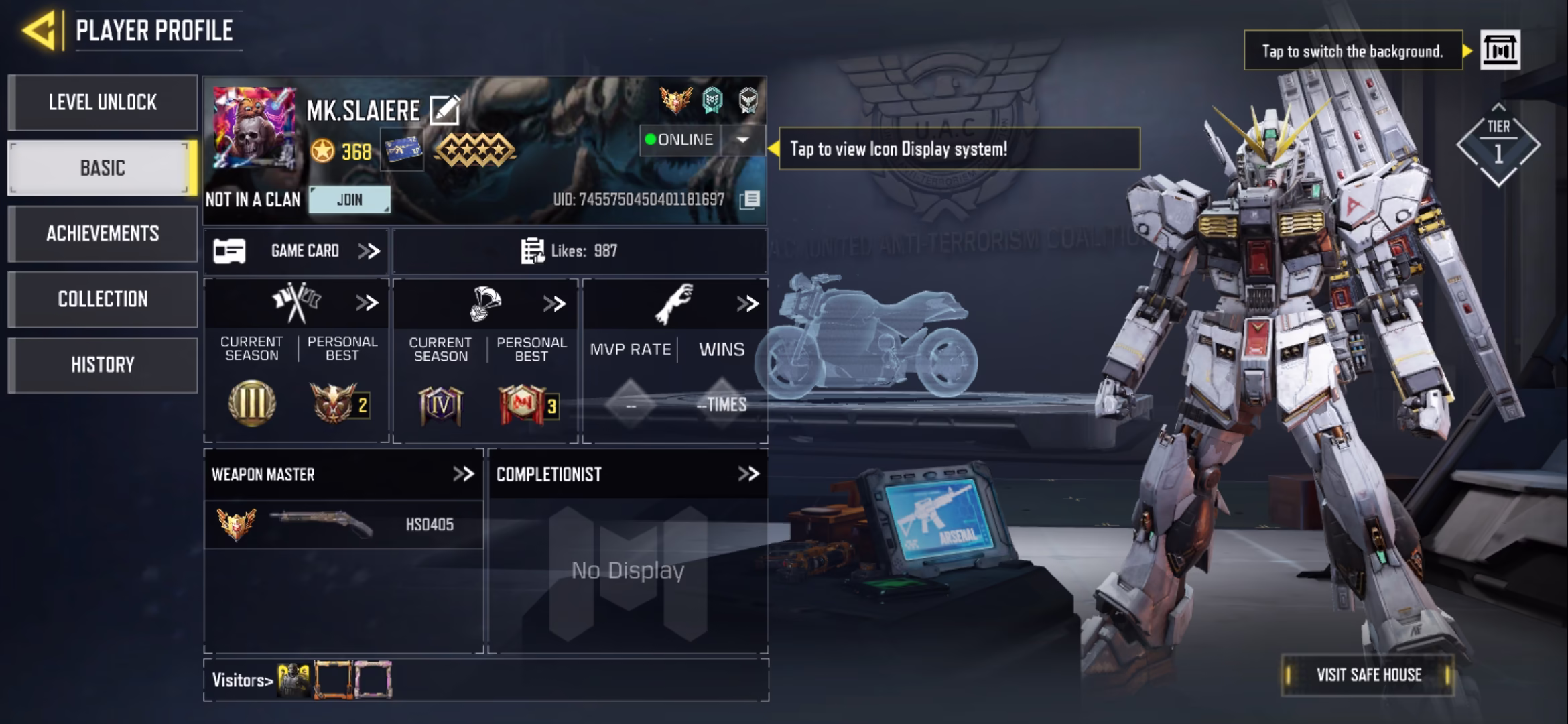Screen dimensions: 1568x724
Task: Expand the Weapon Master section
Action: [x=463, y=475]
